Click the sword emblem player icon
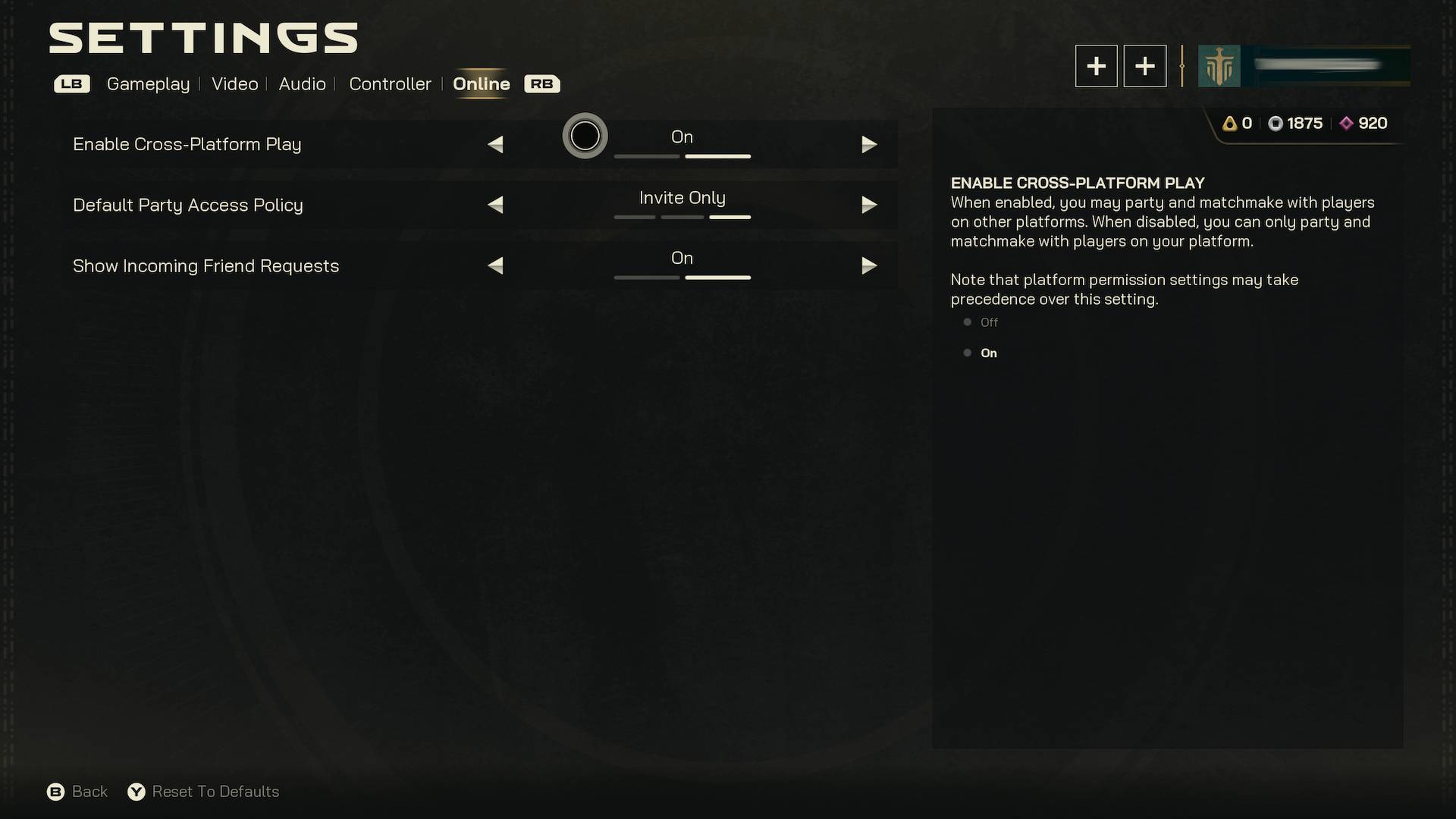The image size is (1456, 819). pos(1219,67)
